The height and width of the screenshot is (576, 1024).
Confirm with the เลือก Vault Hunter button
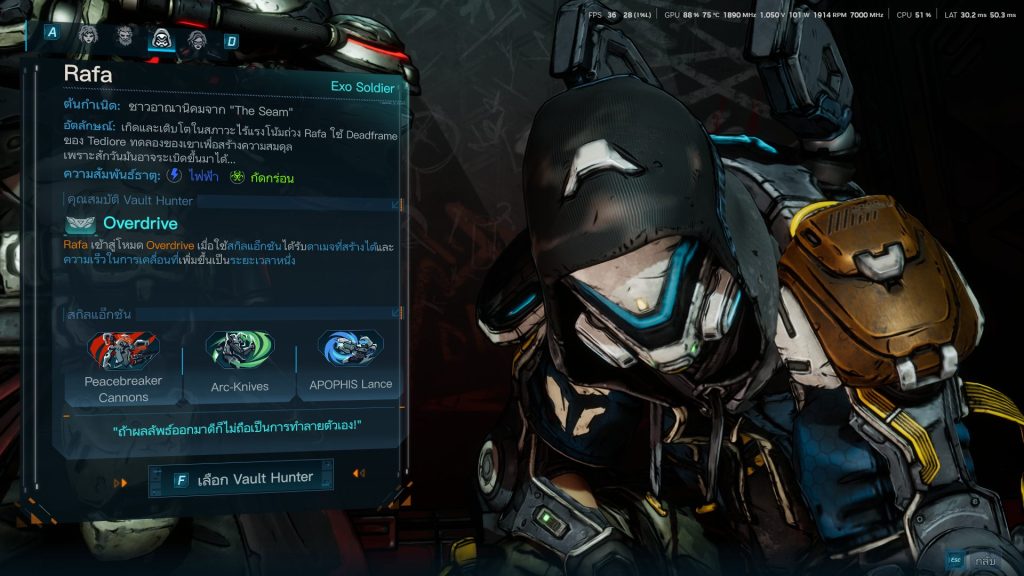click(x=243, y=479)
